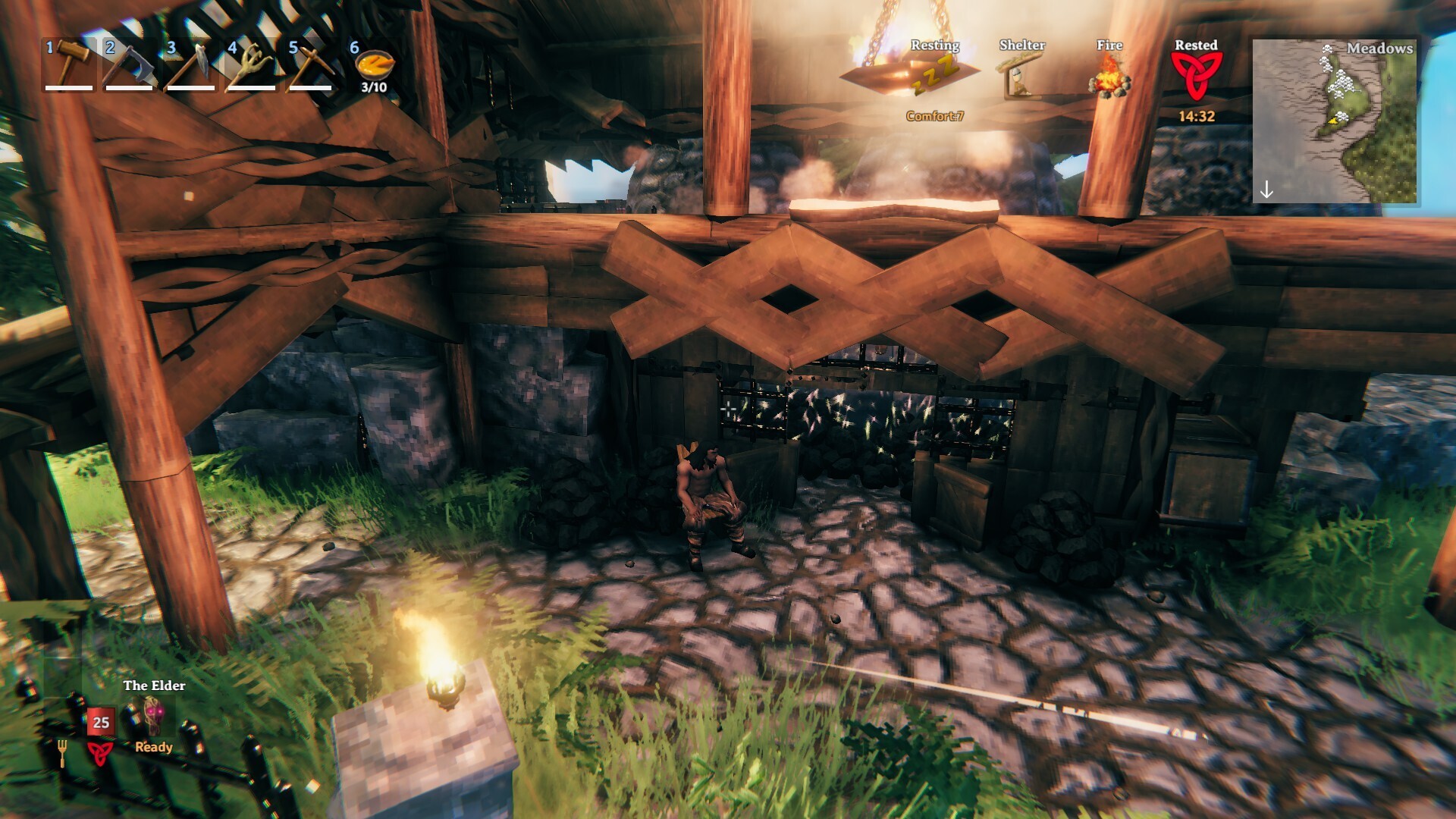Click the 3/10 soup stack counter
The height and width of the screenshot is (819, 1456).
[372, 86]
